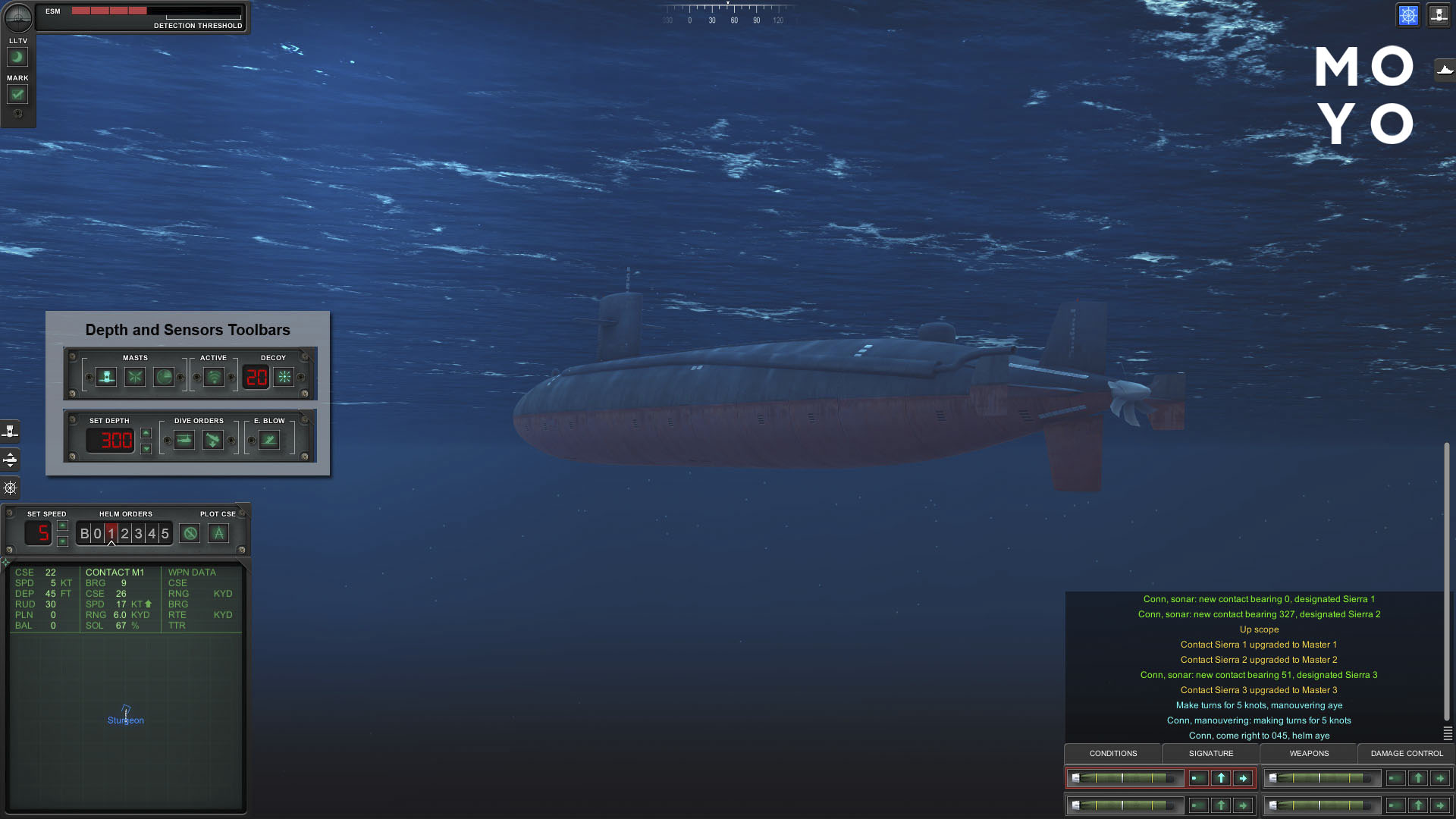Open the Conditions tab

click(x=1112, y=753)
